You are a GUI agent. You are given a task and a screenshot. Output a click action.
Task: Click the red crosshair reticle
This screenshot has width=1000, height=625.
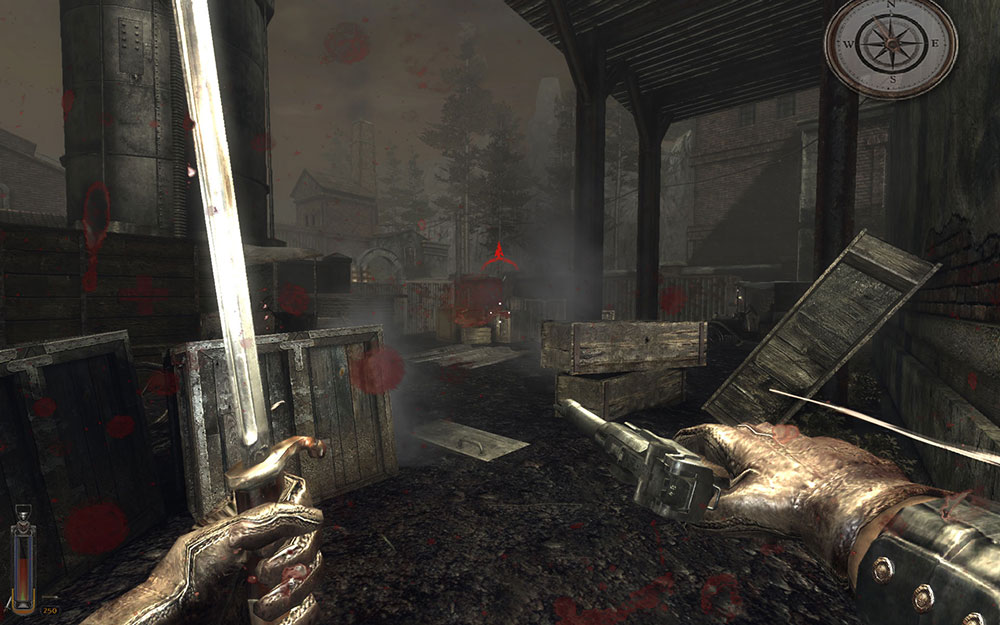[499, 257]
